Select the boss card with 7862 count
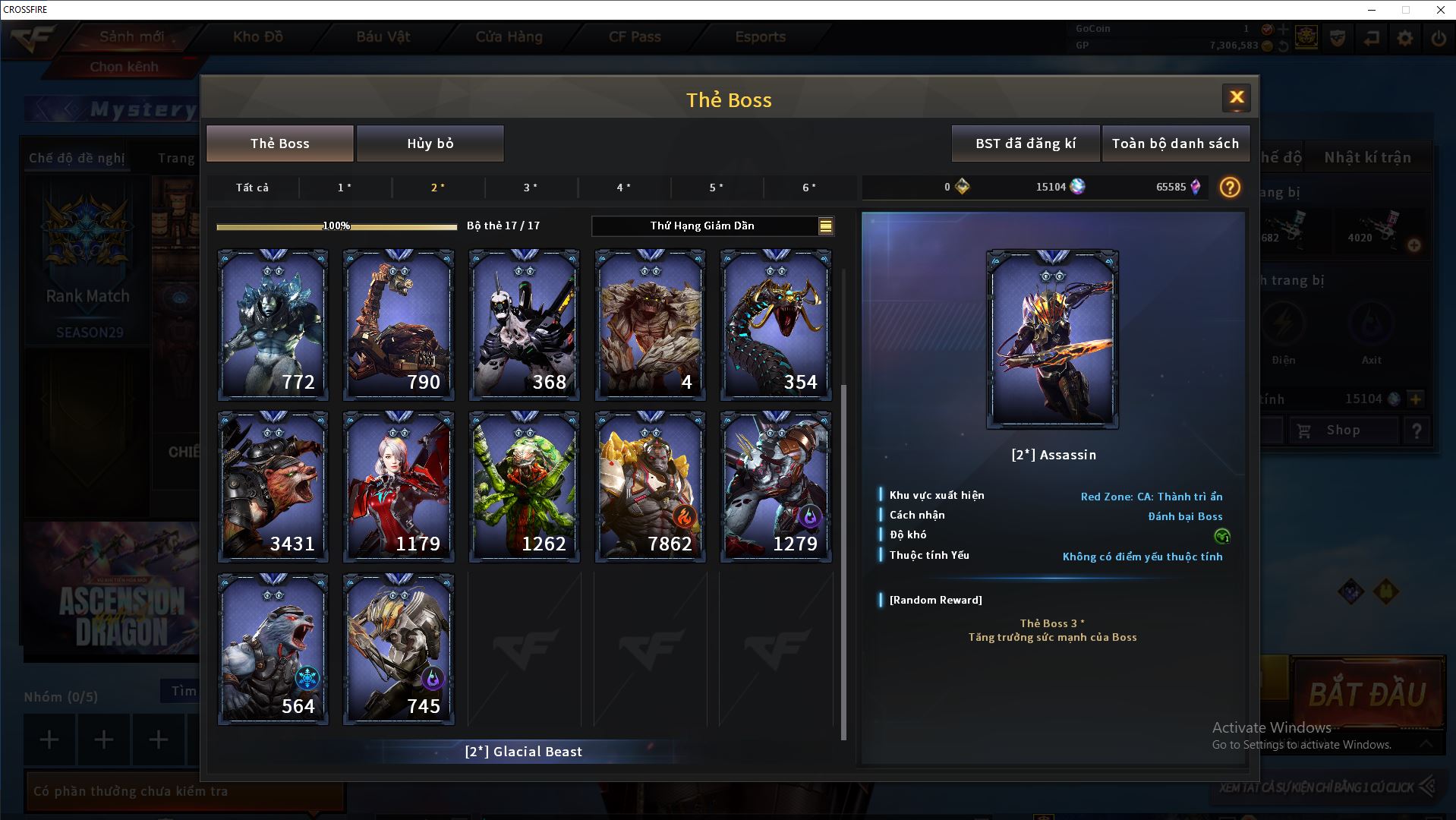Viewport: 1456px width, 820px height. click(650, 486)
